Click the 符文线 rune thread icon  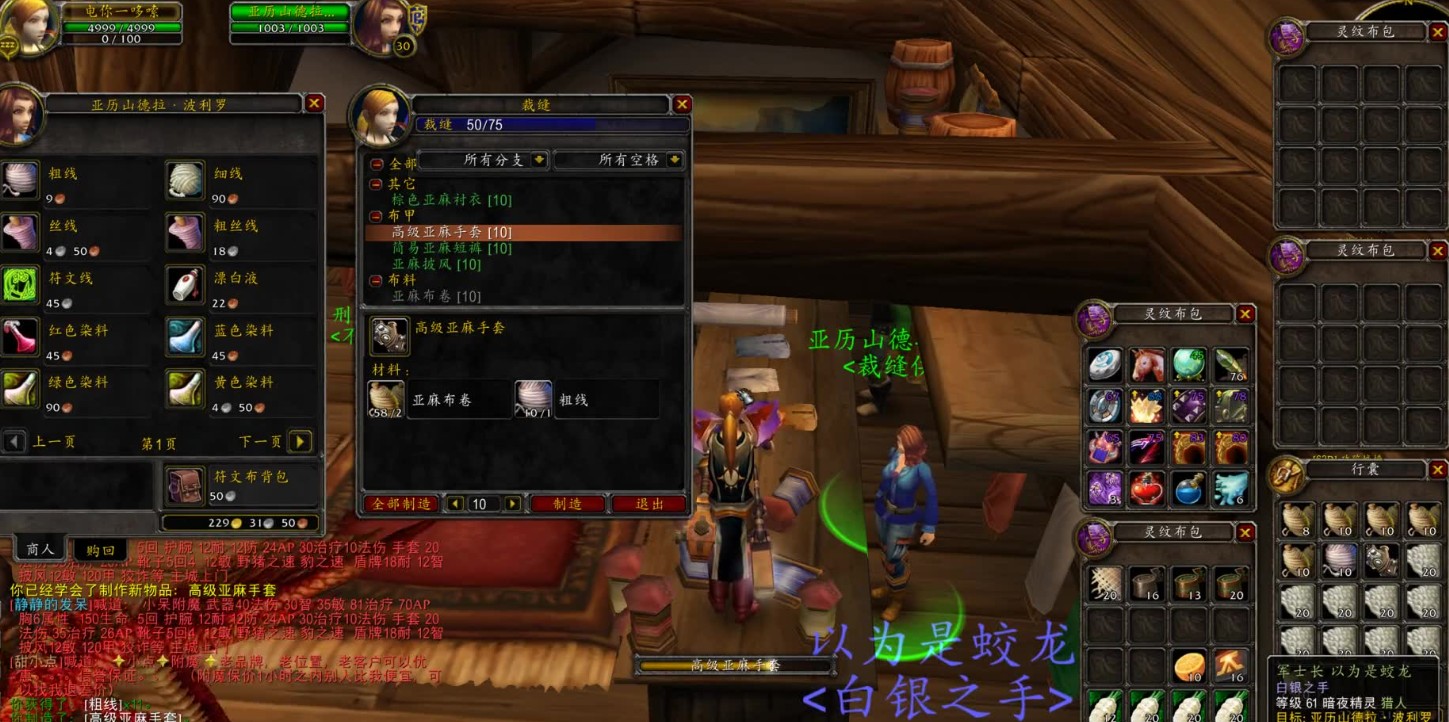[x=22, y=281]
